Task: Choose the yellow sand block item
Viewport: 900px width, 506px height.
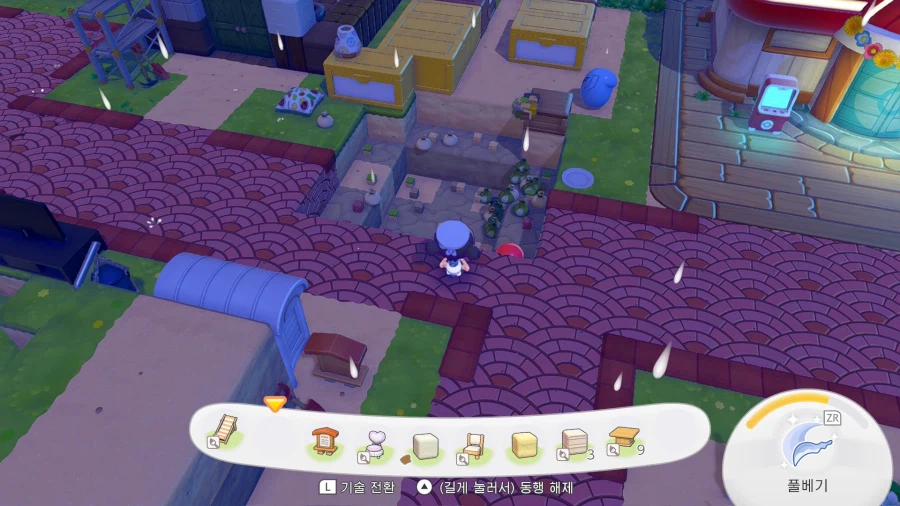Action: click(x=522, y=445)
